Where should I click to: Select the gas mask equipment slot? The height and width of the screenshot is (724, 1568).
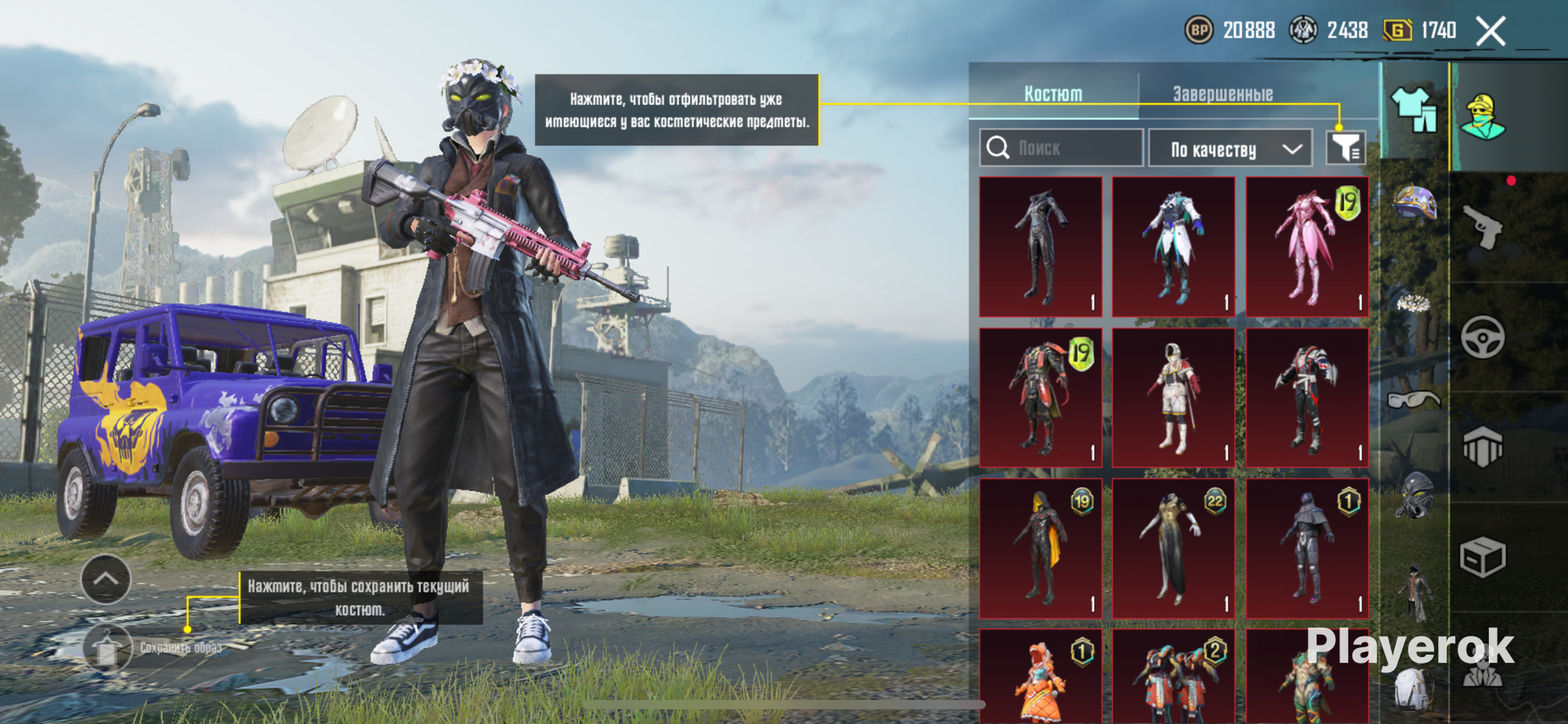tap(1414, 493)
